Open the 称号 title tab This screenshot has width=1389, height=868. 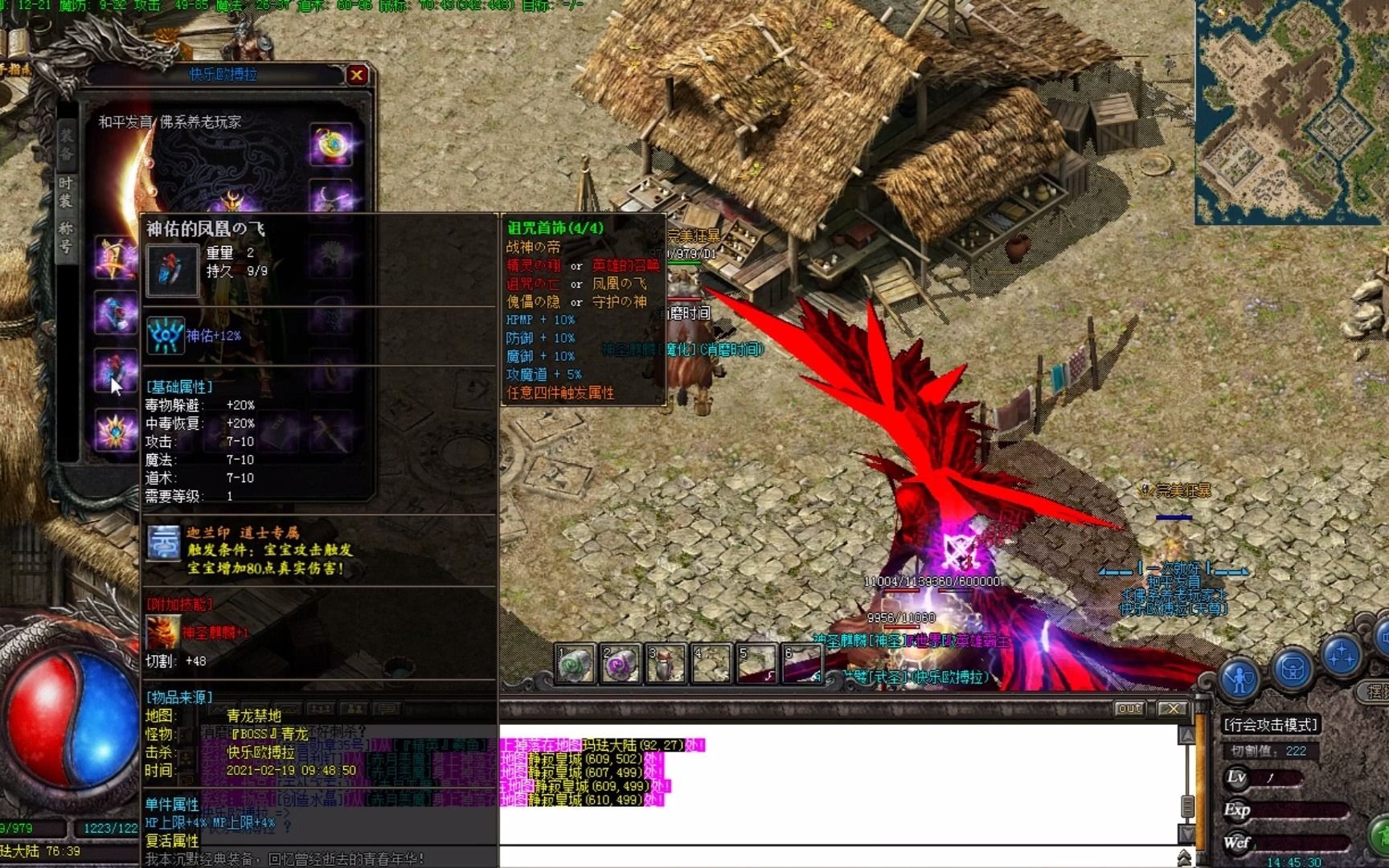click(x=66, y=239)
